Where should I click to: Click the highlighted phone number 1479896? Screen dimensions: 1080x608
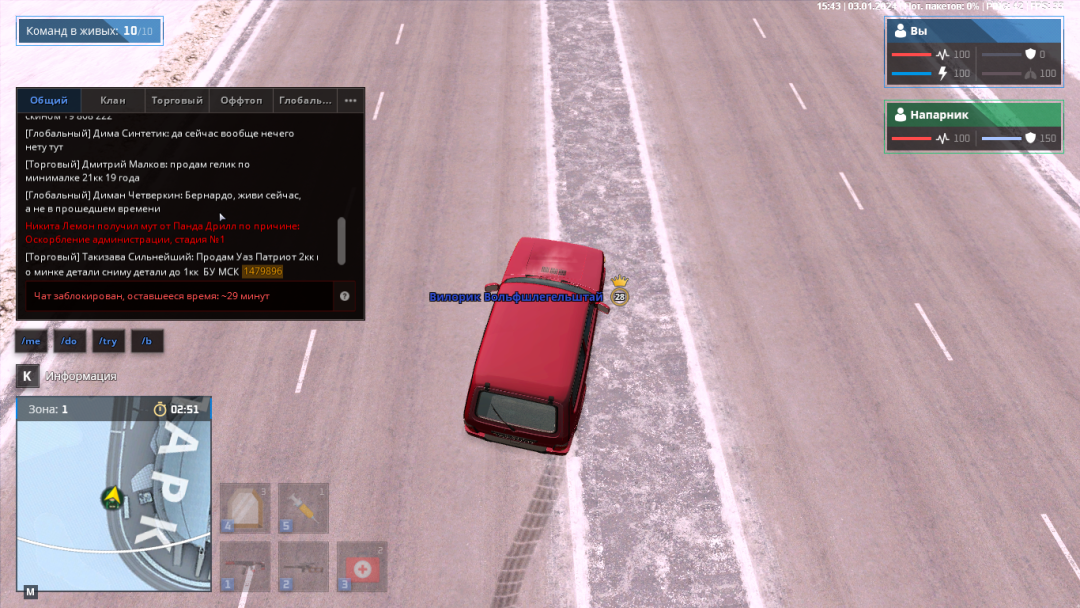tap(263, 271)
